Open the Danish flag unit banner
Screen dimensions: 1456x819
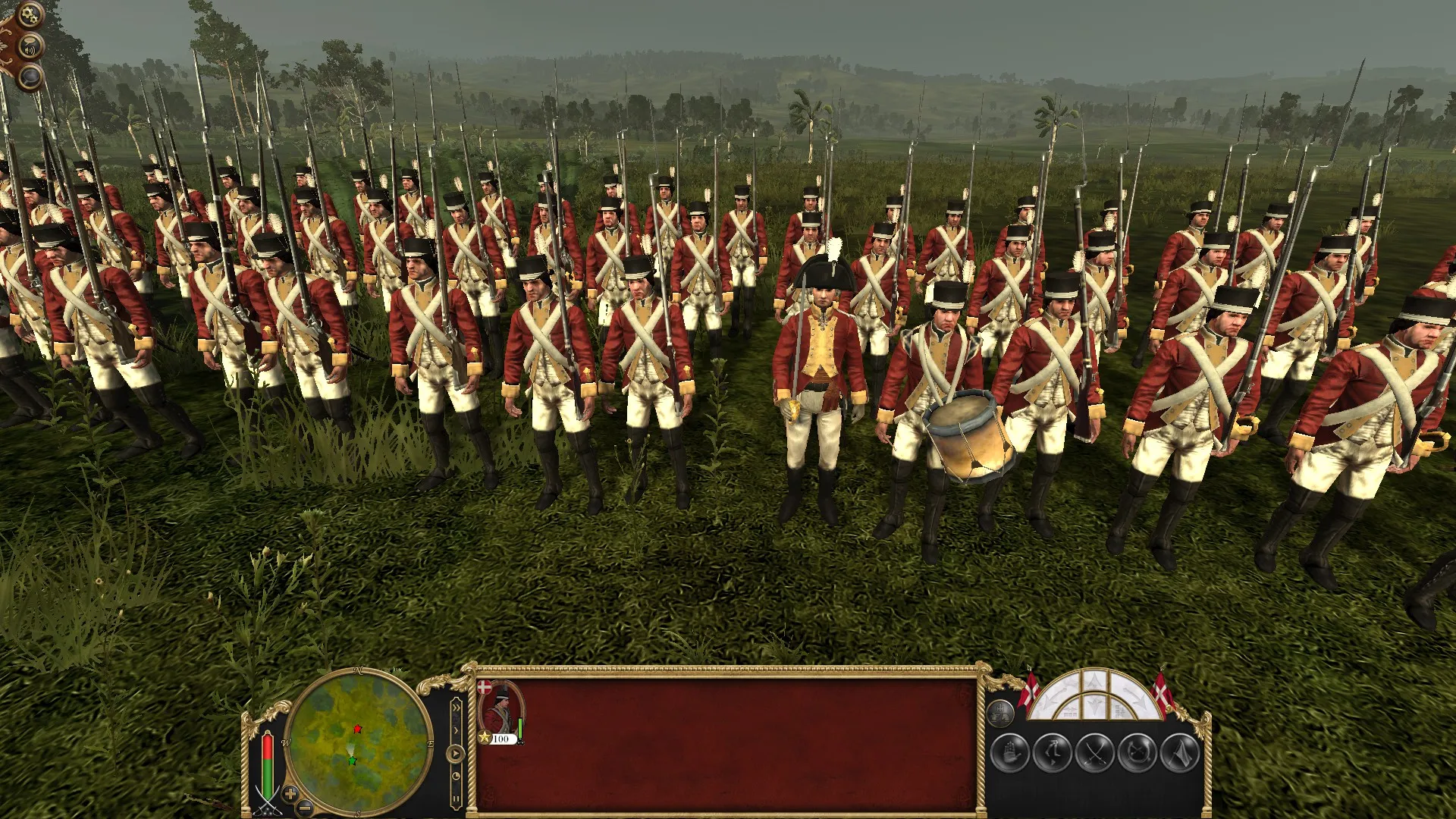click(484, 687)
